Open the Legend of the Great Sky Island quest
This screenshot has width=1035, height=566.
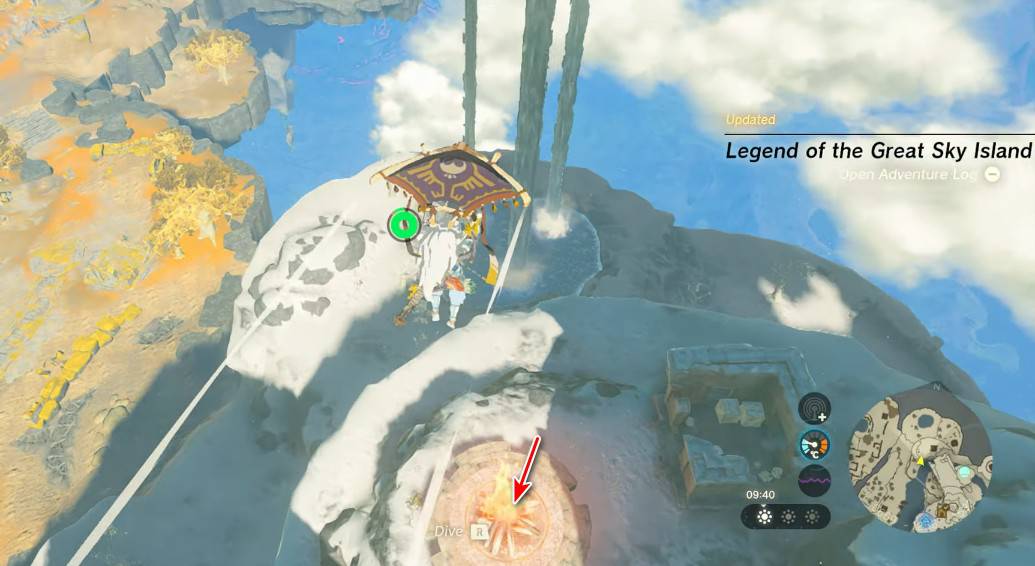tap(877, 151)
